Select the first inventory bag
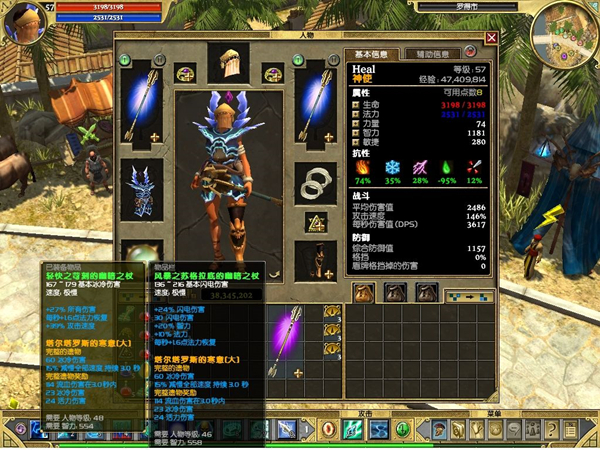The height and width of the screenshot is (450, 600). [364, 292]
